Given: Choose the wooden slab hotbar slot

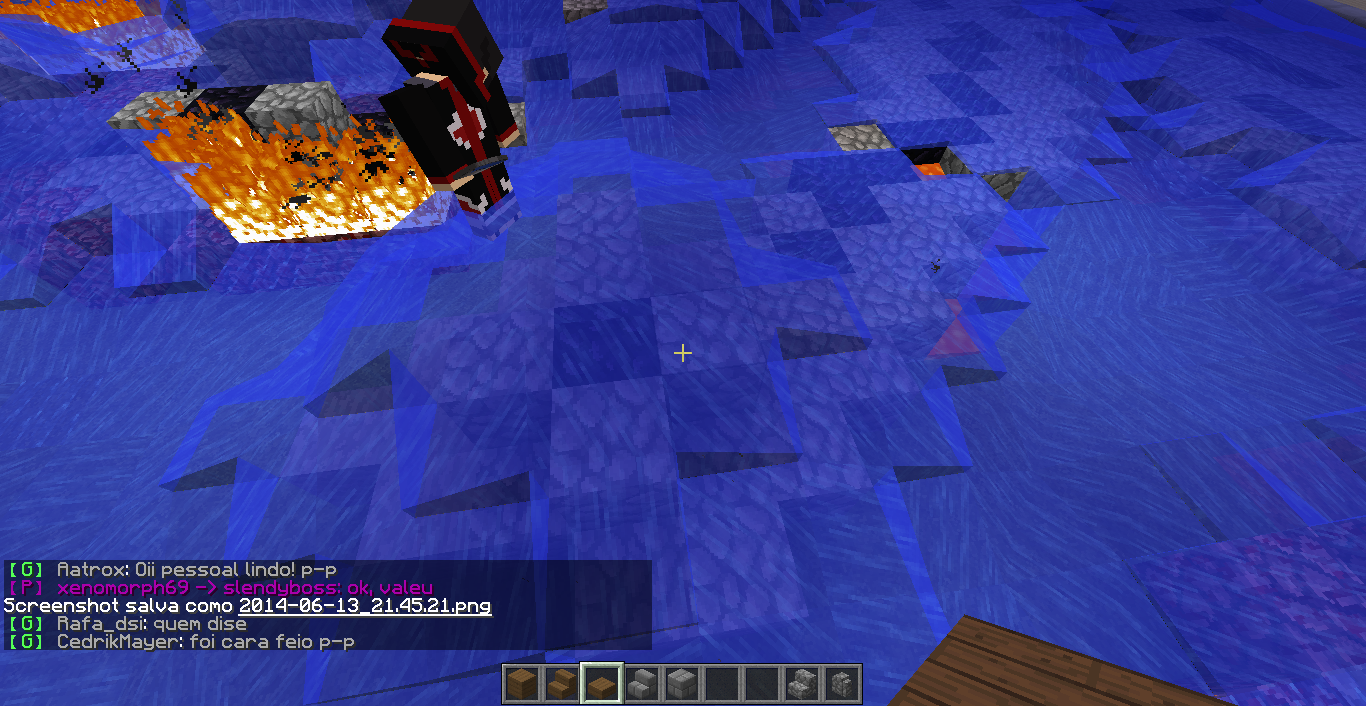Looking at the screenshot, I should (x=601, y=684).
